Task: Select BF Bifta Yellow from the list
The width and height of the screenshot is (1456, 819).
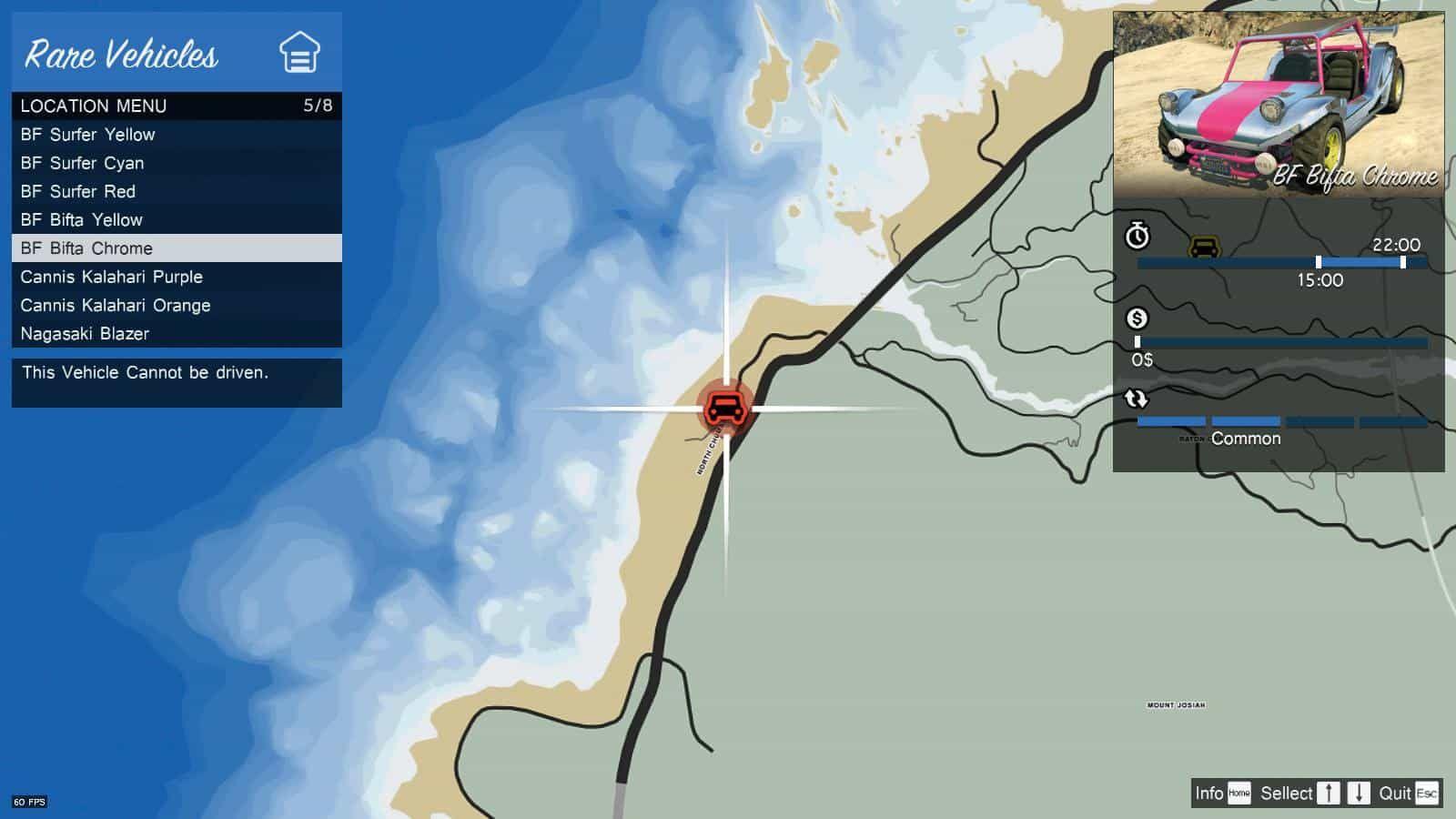Action: 82,220
